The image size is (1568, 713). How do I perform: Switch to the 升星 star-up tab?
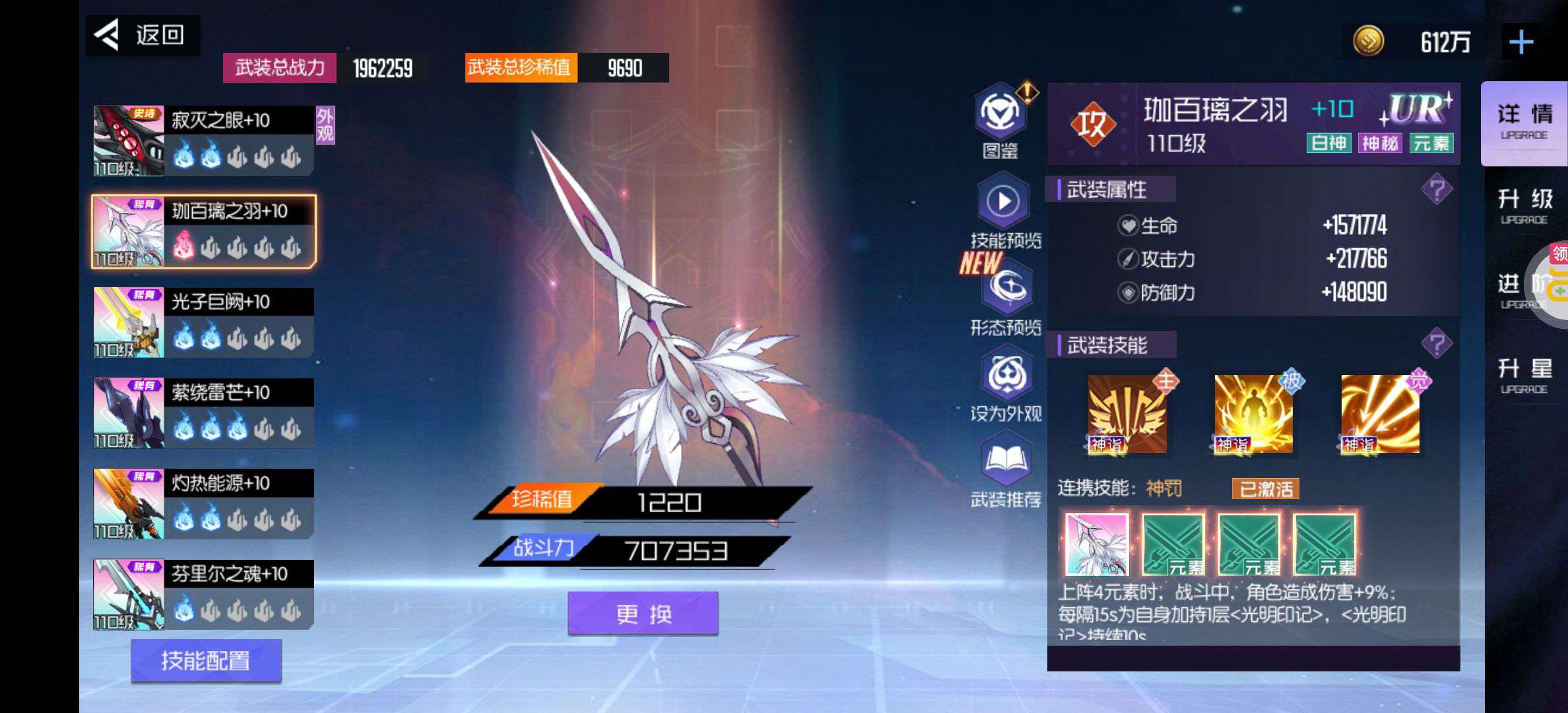[1524, 376]
